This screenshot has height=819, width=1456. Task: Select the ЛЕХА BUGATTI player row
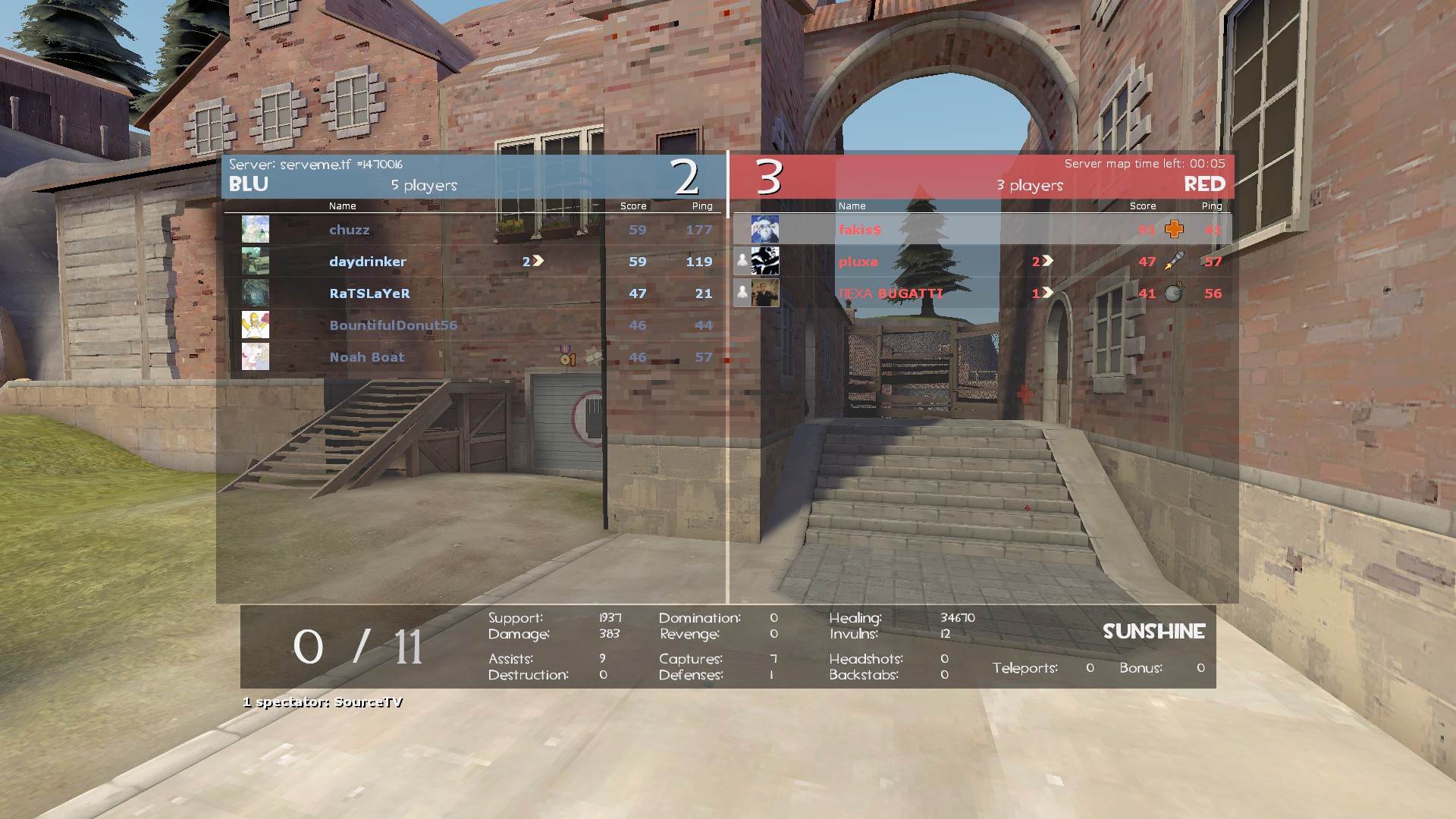tap(891, 293)
